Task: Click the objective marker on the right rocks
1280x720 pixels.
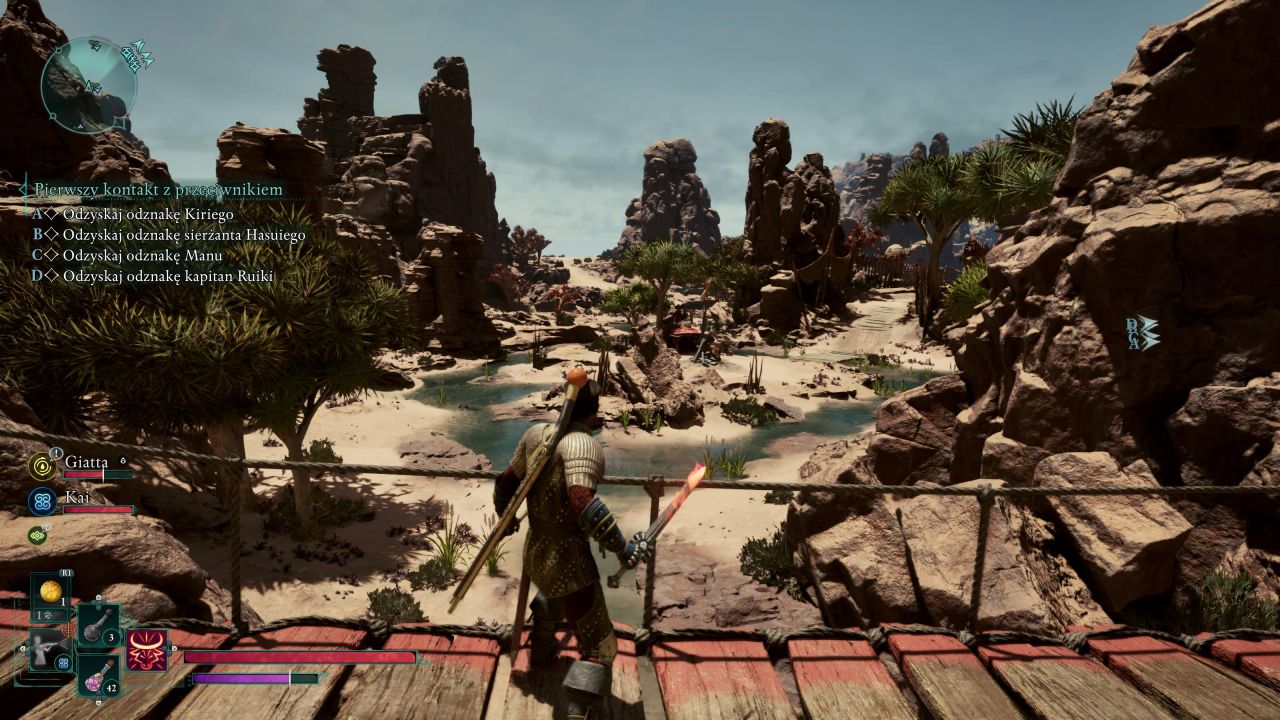Action: click(x=1143, y=333)
